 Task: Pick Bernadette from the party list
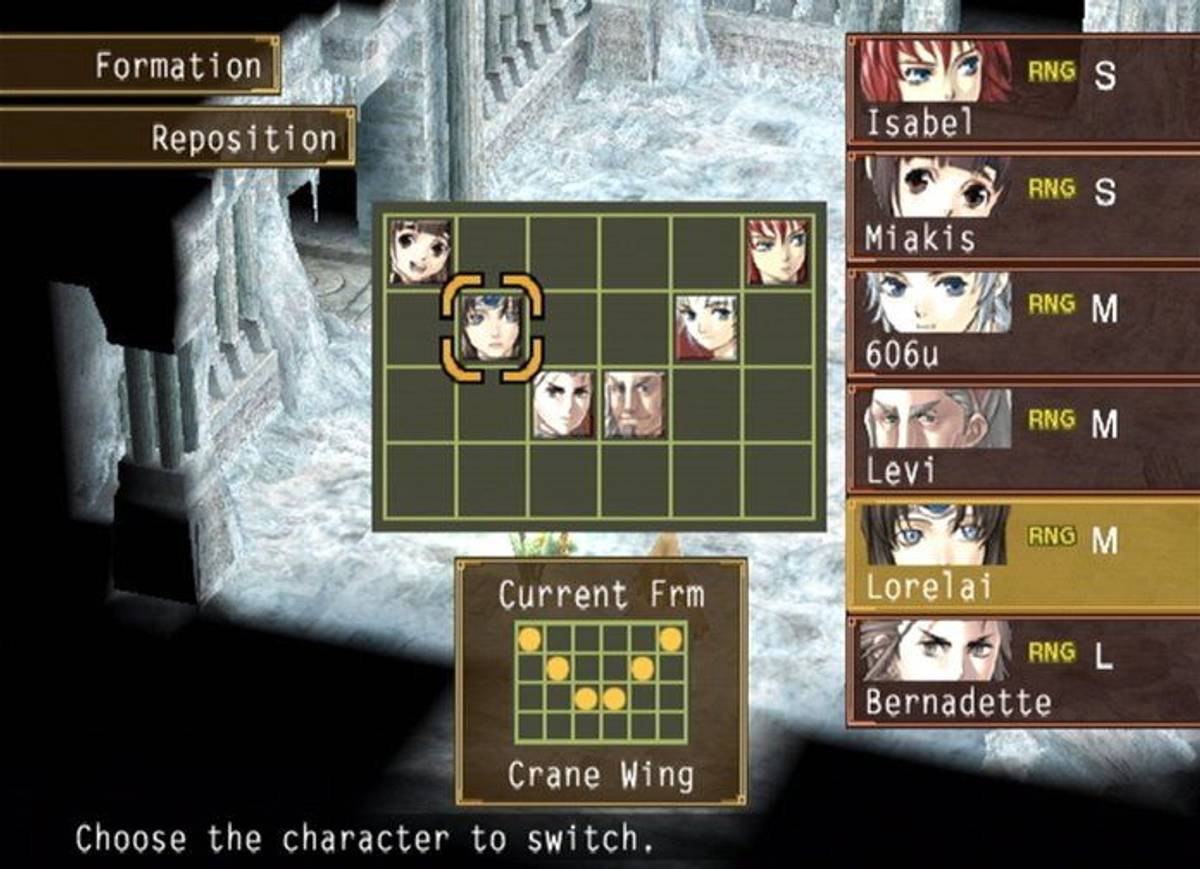[1020, 670]
